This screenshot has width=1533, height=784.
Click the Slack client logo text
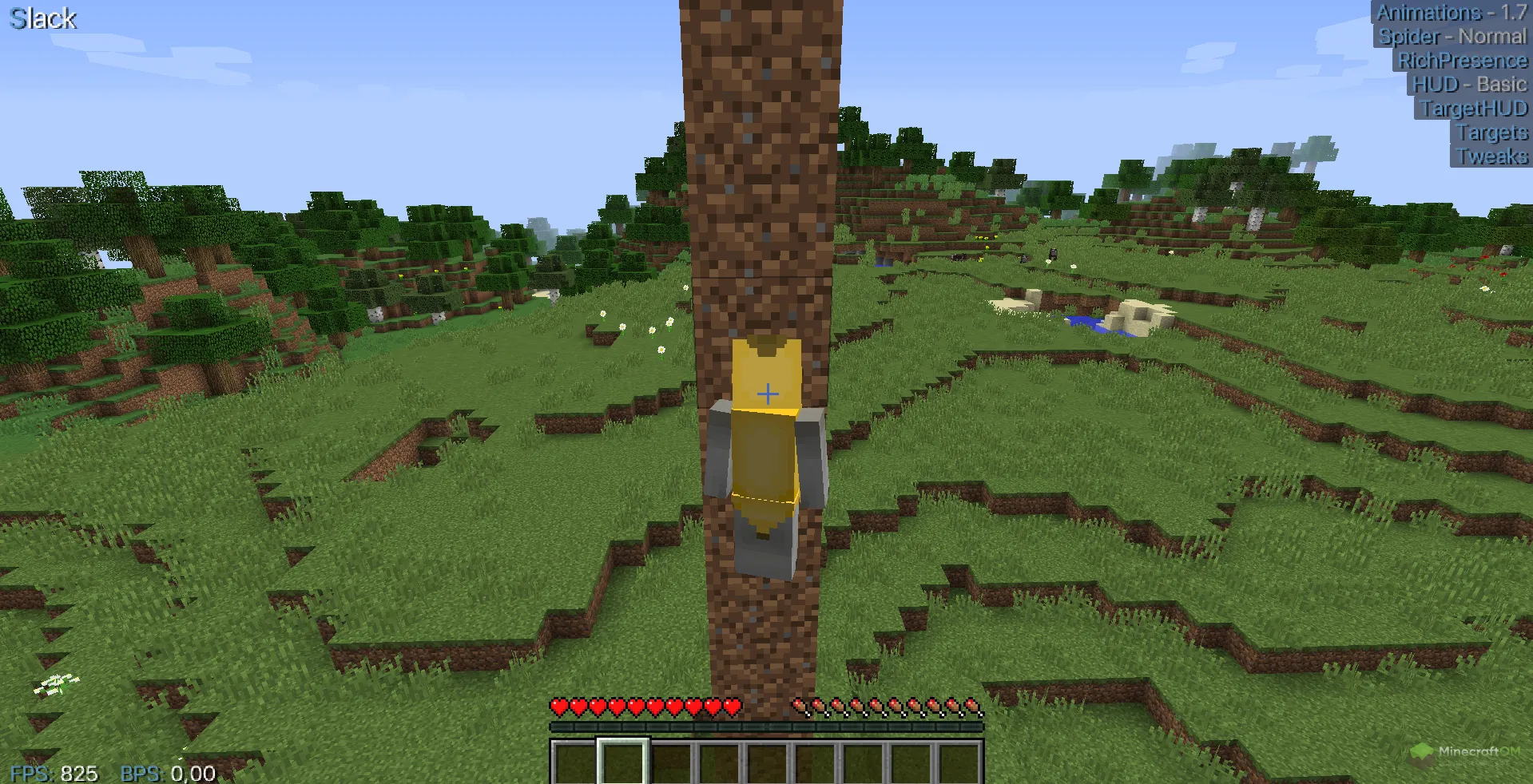43,18
